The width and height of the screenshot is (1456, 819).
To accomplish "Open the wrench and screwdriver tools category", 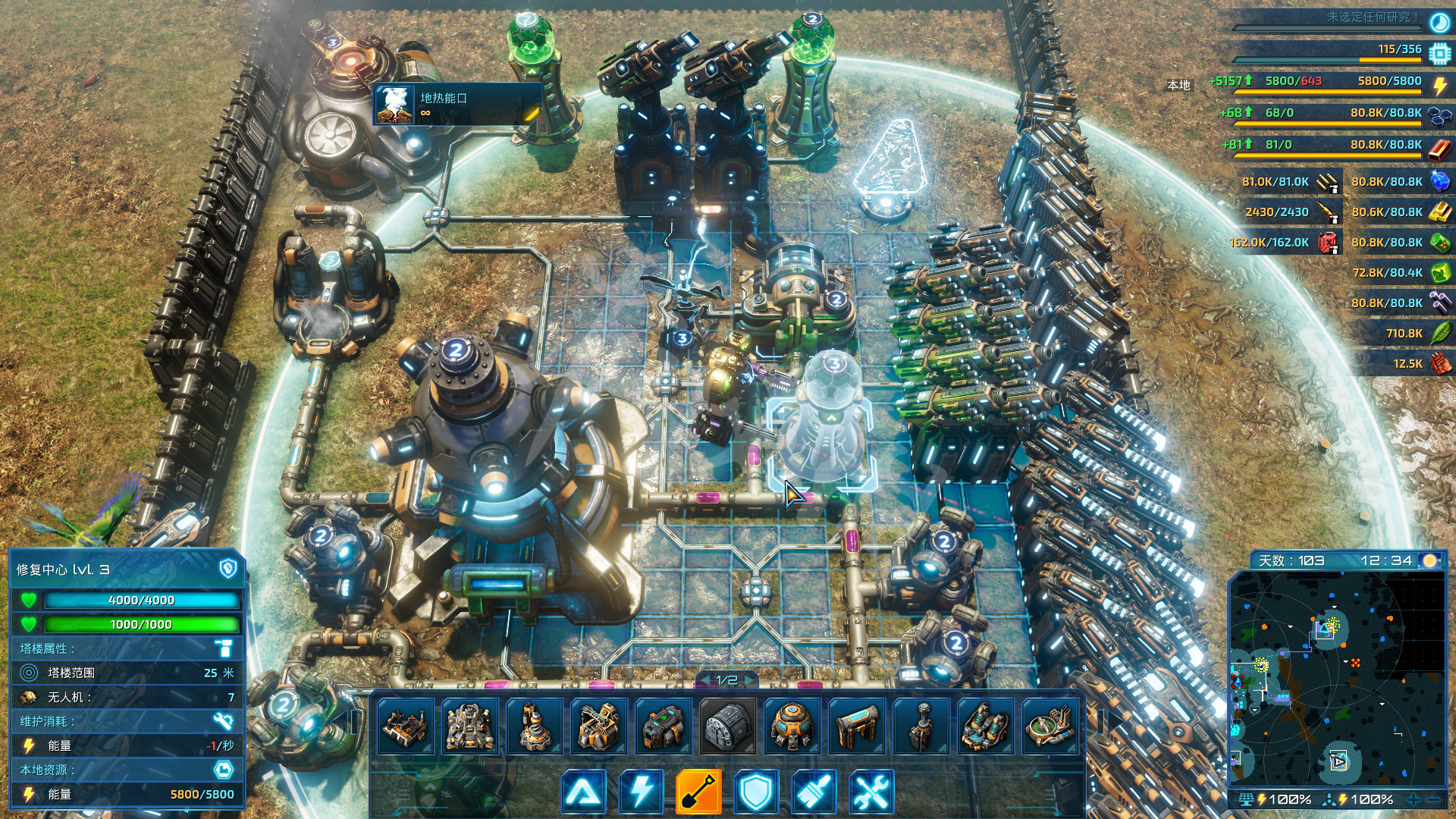I will pyautogui.click(x=871, y=792).
